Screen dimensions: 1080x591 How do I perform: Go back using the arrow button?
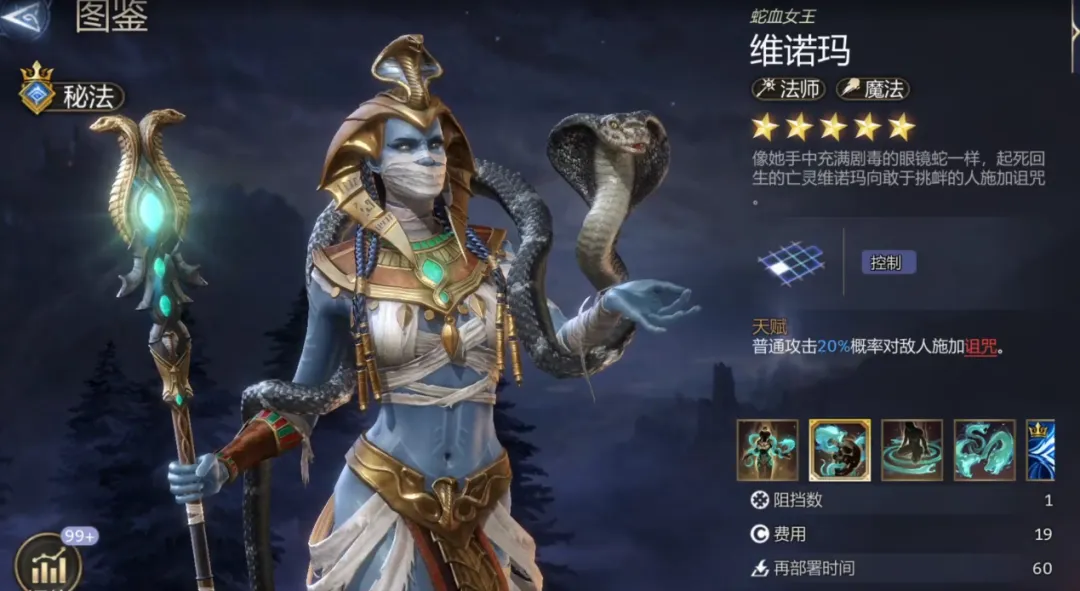(24, 18)
